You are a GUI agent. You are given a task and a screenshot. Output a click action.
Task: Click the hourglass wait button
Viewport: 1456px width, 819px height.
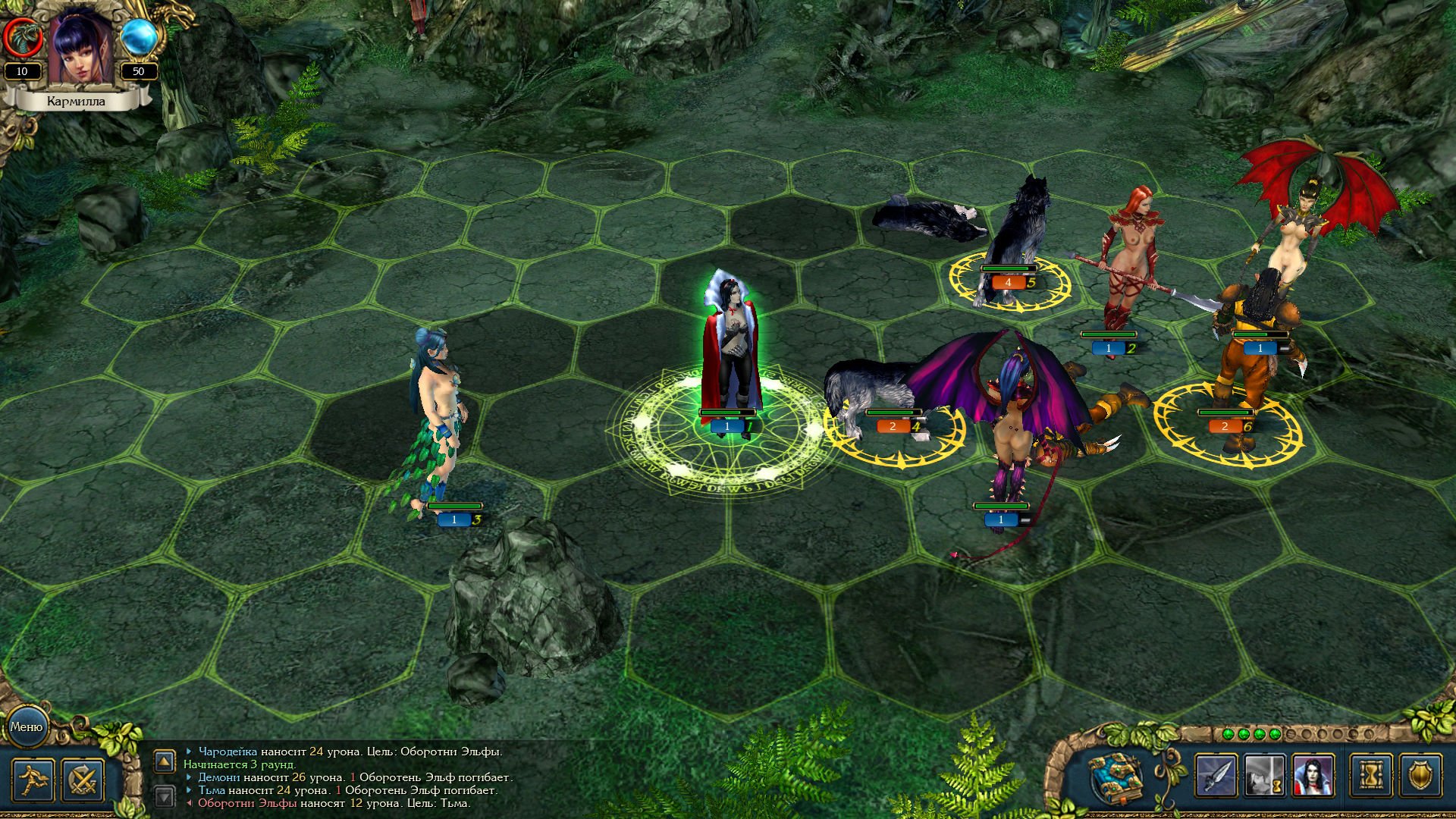coord(1371,777)
